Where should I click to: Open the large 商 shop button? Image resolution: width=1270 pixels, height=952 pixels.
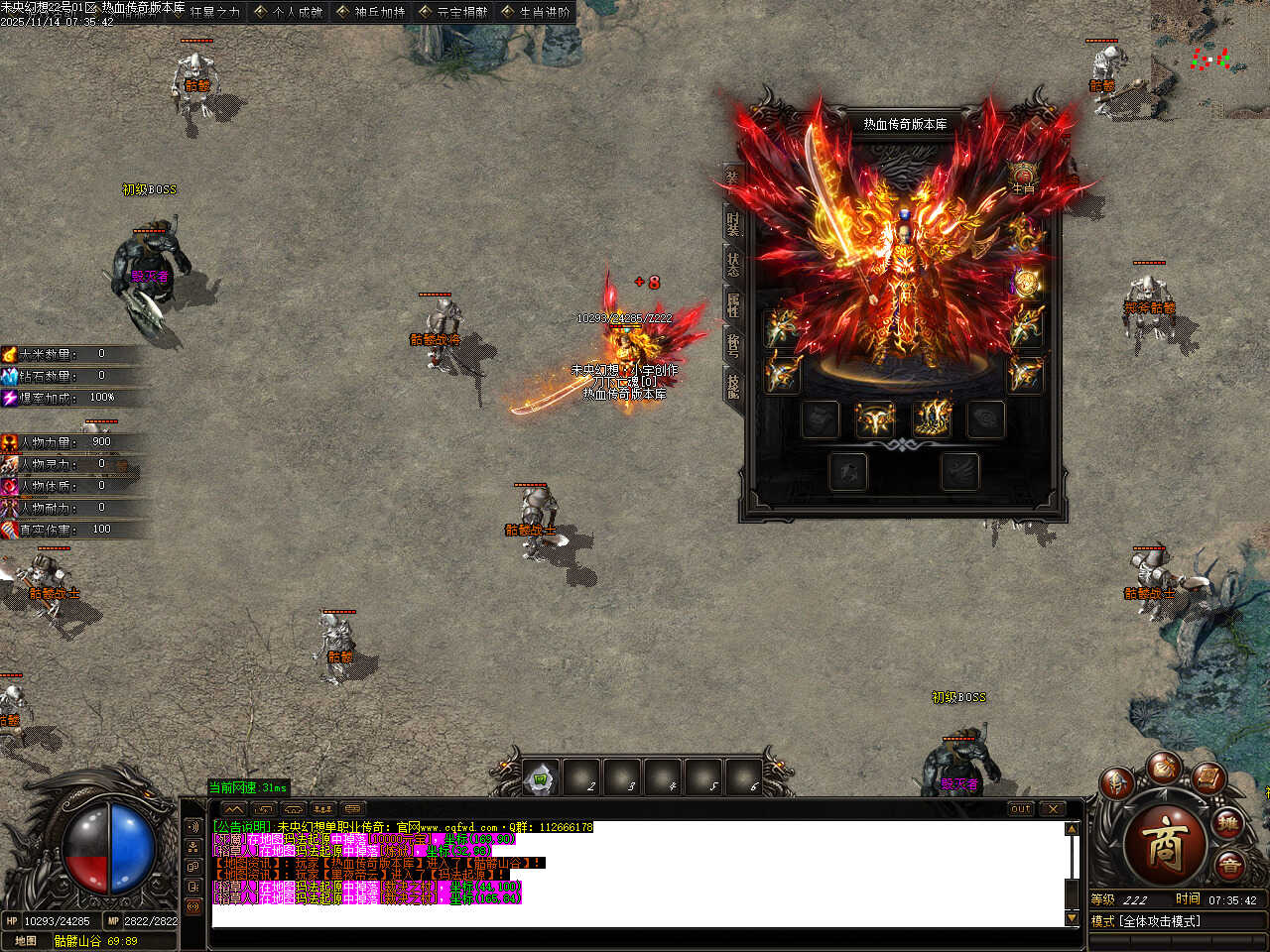click(1165, 844)
